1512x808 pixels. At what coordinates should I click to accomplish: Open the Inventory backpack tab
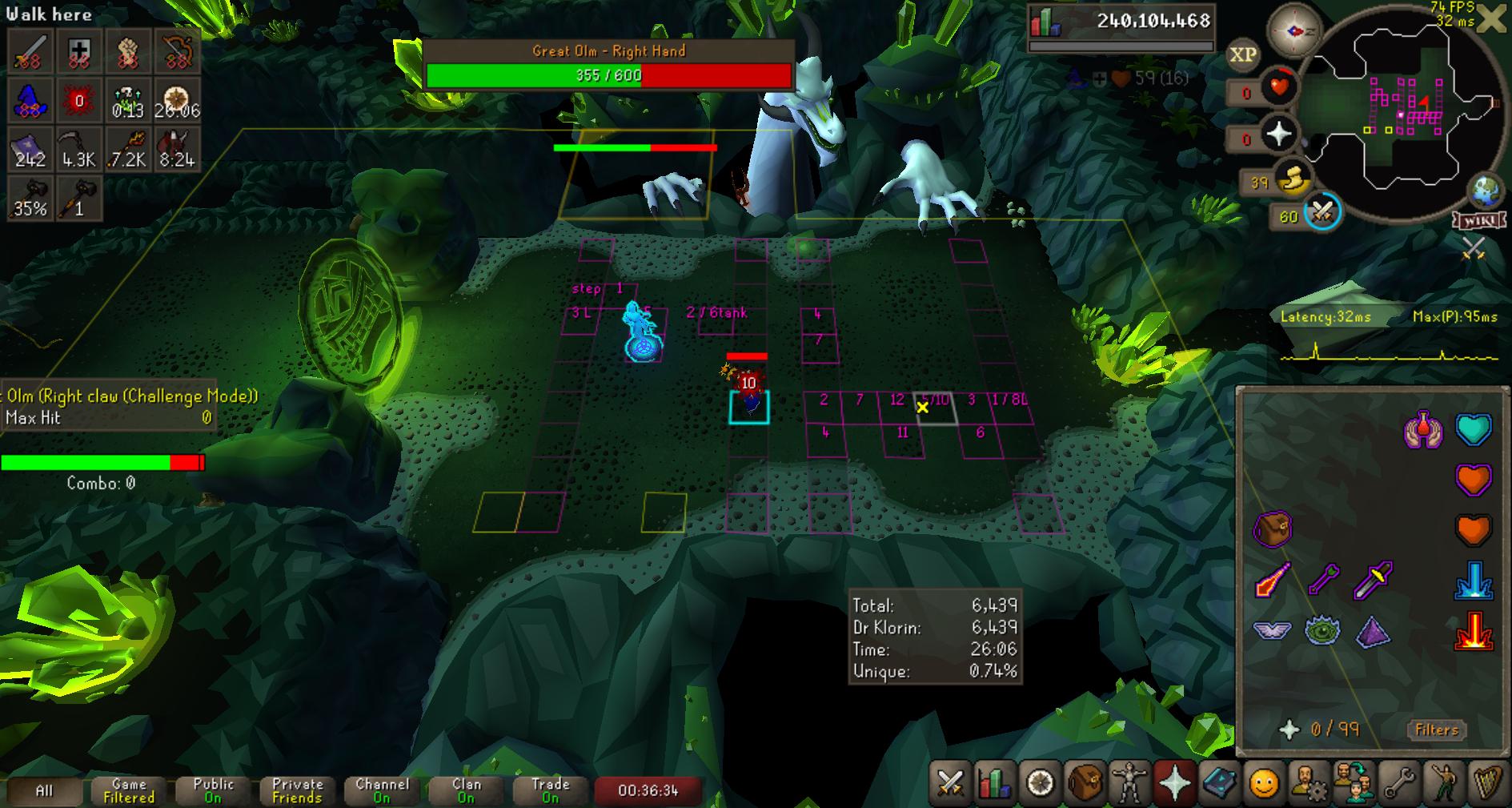(x=1085, y=783)
